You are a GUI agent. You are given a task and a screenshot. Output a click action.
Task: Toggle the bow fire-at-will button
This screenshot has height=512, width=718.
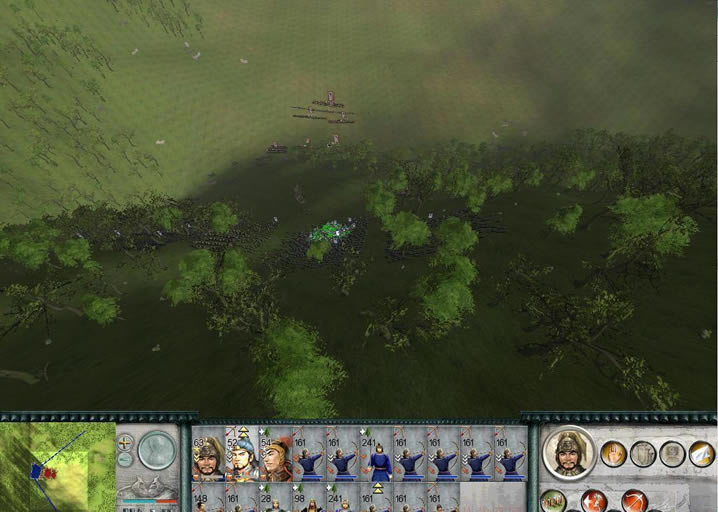pos(634,501)
